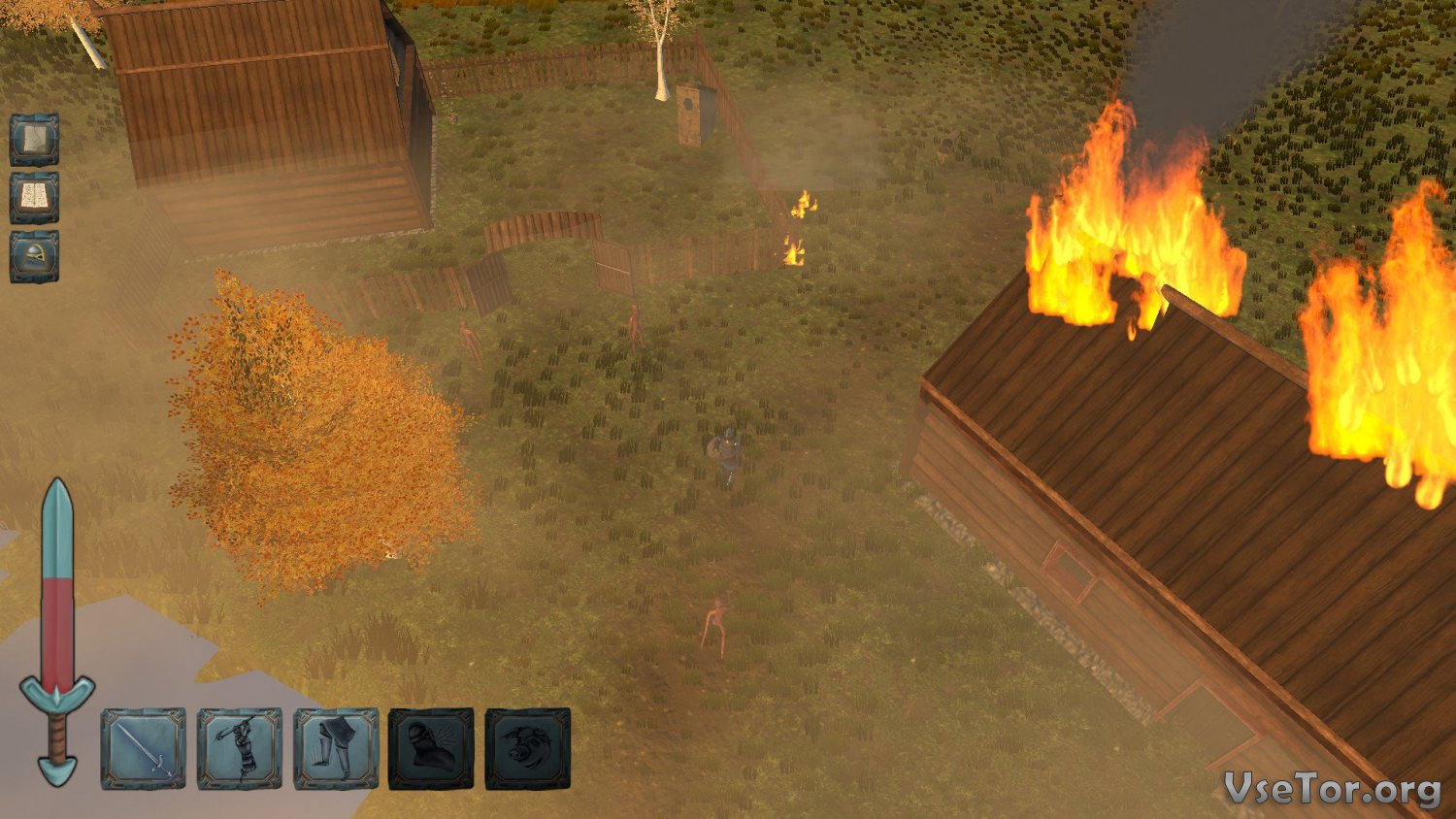Open the journal book icon
Screen dimensions: 1456x819
(35, 198)
